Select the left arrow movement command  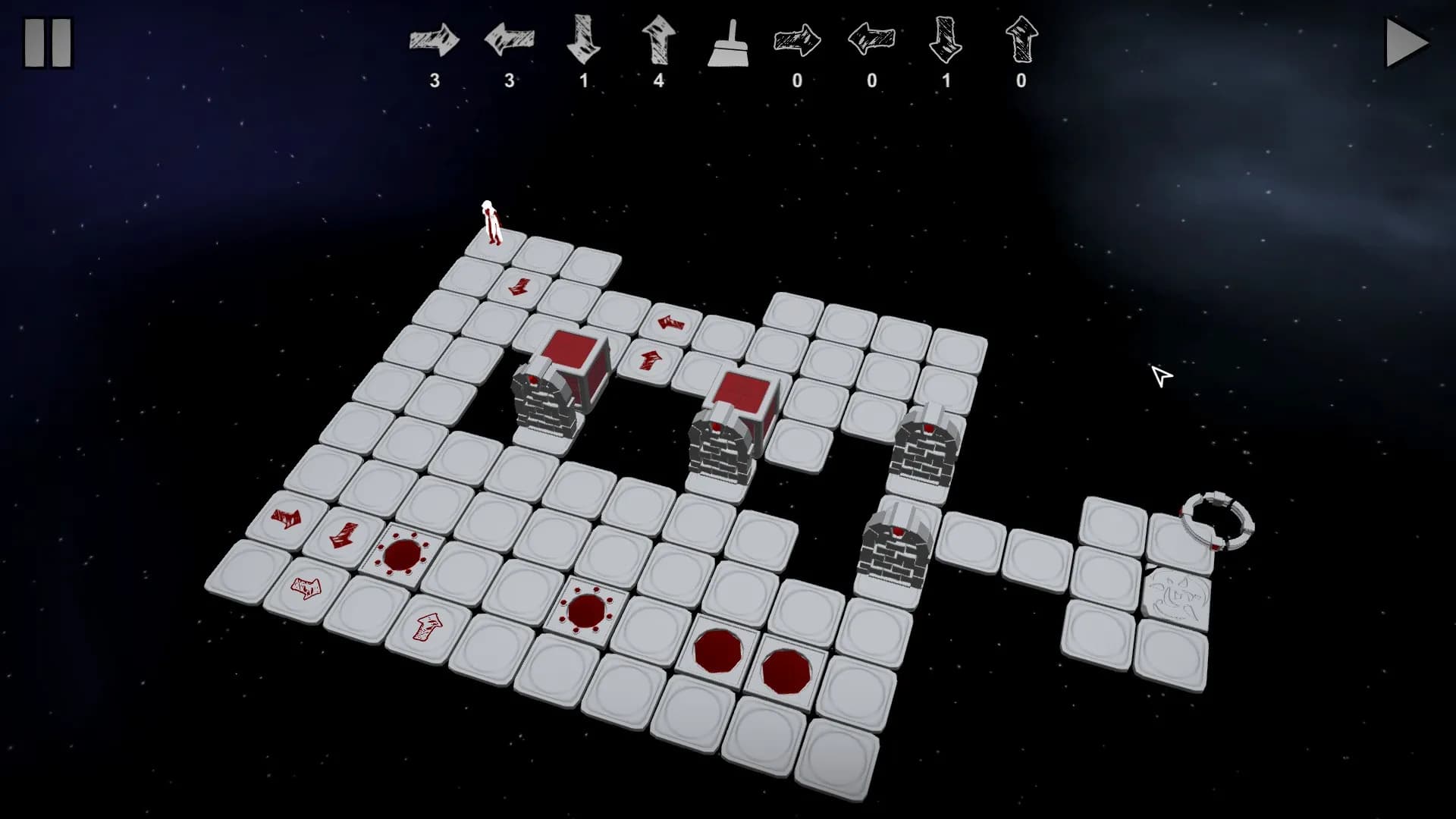[x=508, y=42]
